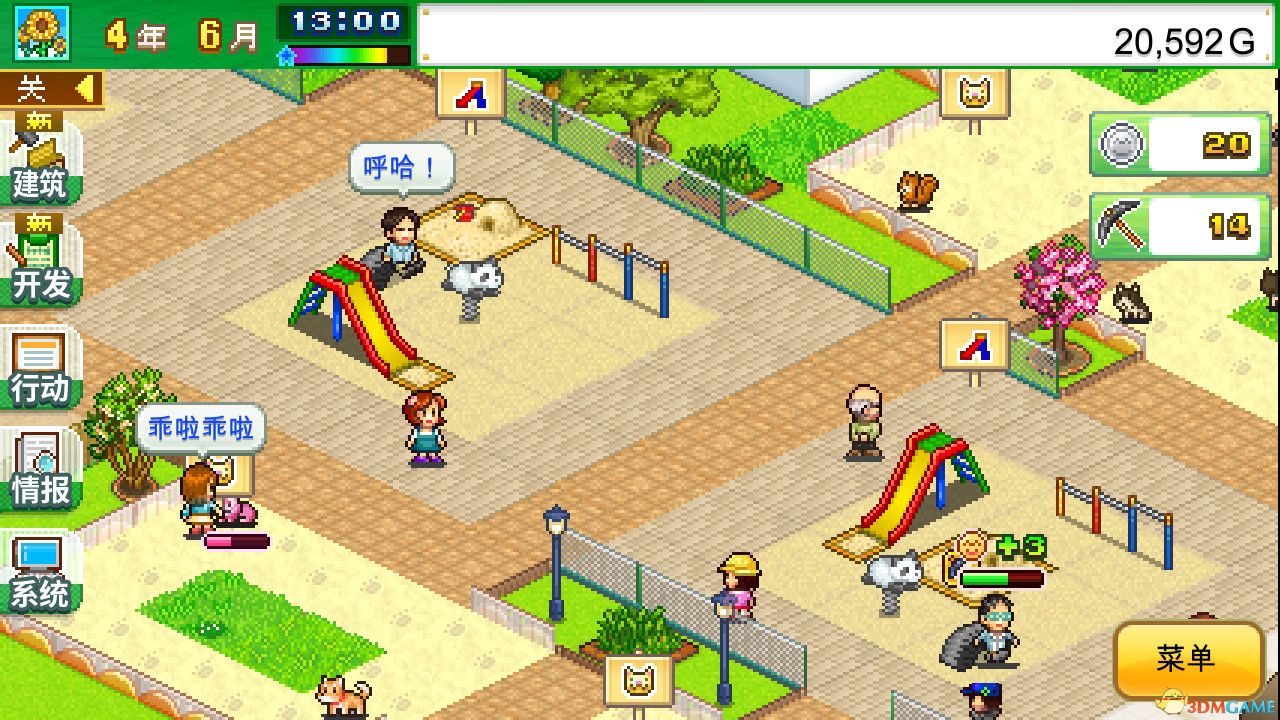The height and width of the screenshot is (720, 1280).
Task: Click the silver medal resource counter showing 20
Action: [x=1178, y=143]
